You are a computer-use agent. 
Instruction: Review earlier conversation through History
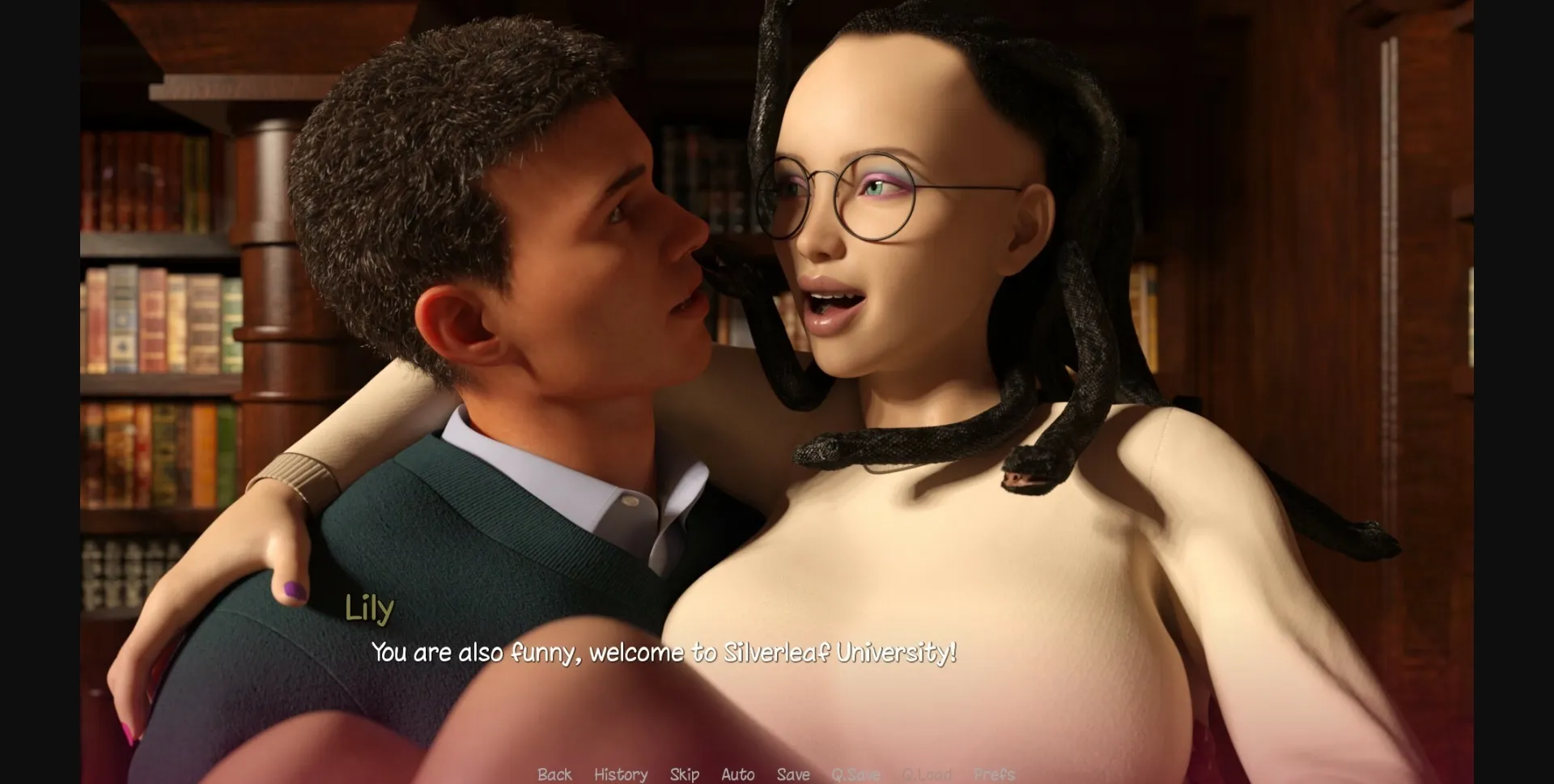(x=621, y=774)
